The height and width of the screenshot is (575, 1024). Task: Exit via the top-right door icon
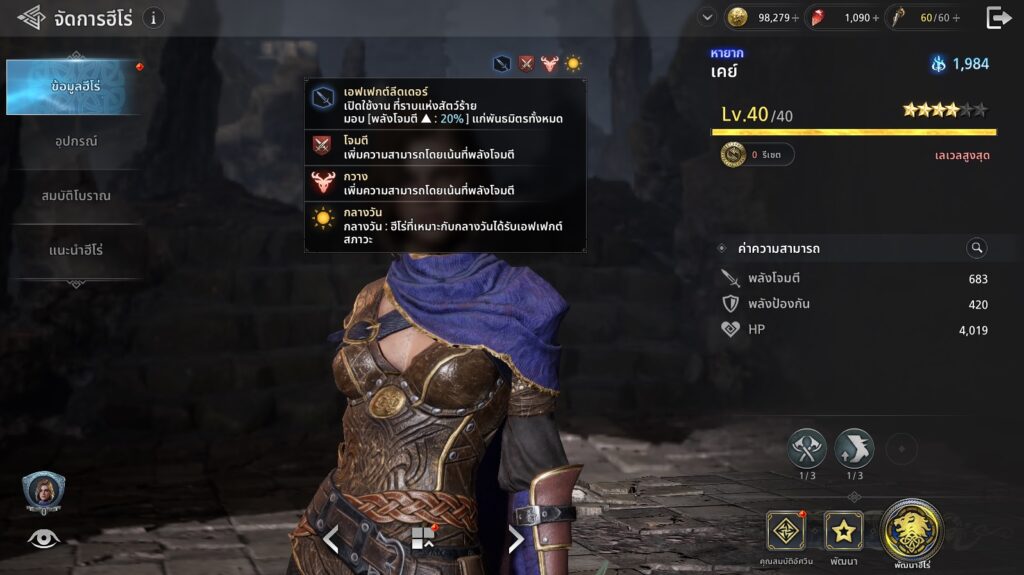(x=998, y=17)
